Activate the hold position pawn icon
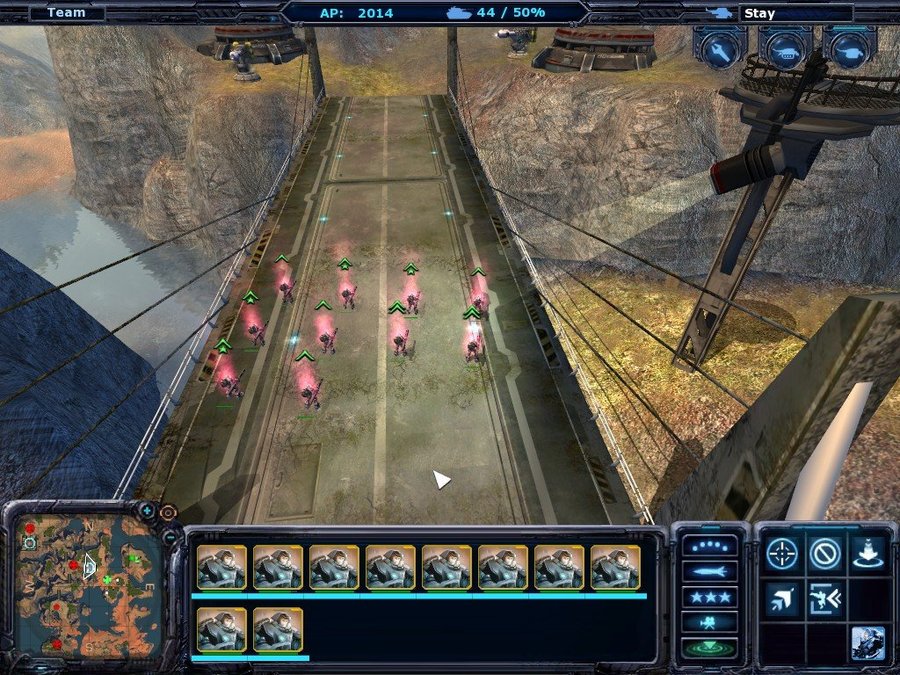Image resolution: width=900 pixels, height=675 pixels. [868, 553]
